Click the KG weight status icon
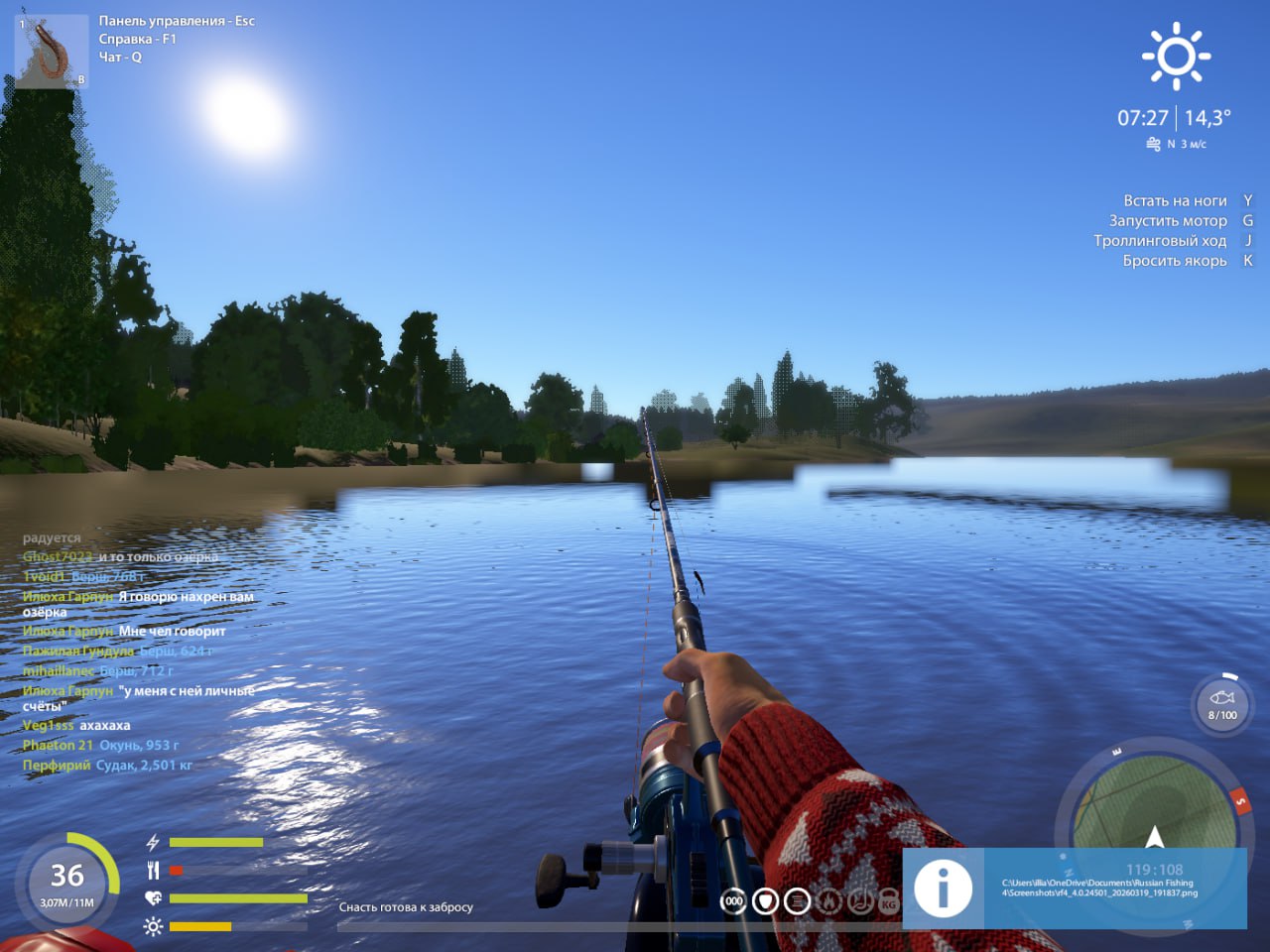This screenshot has height=952, width=1270. click(889, 901)
